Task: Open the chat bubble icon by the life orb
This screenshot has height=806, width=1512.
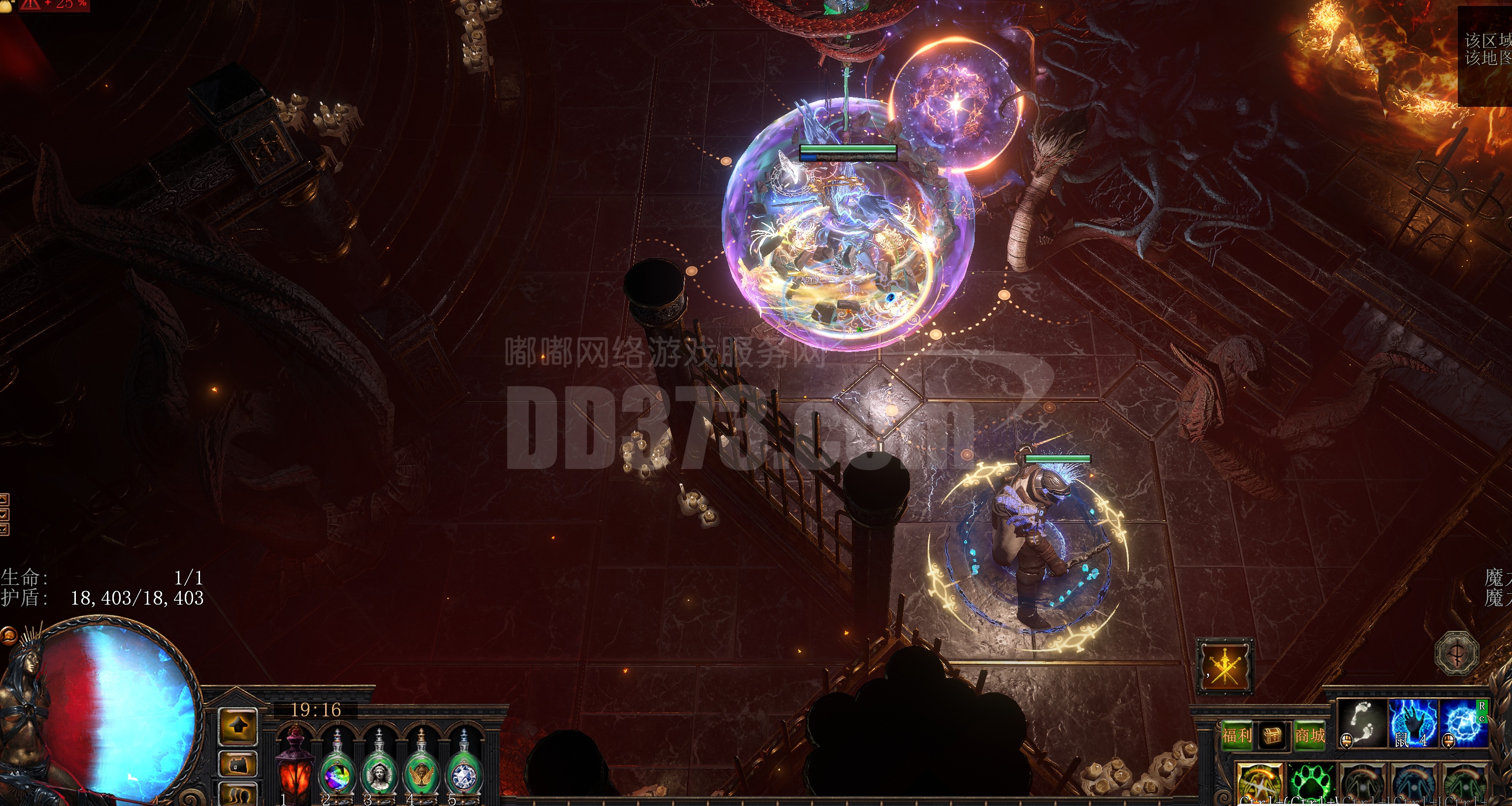Action: point(8,635)
